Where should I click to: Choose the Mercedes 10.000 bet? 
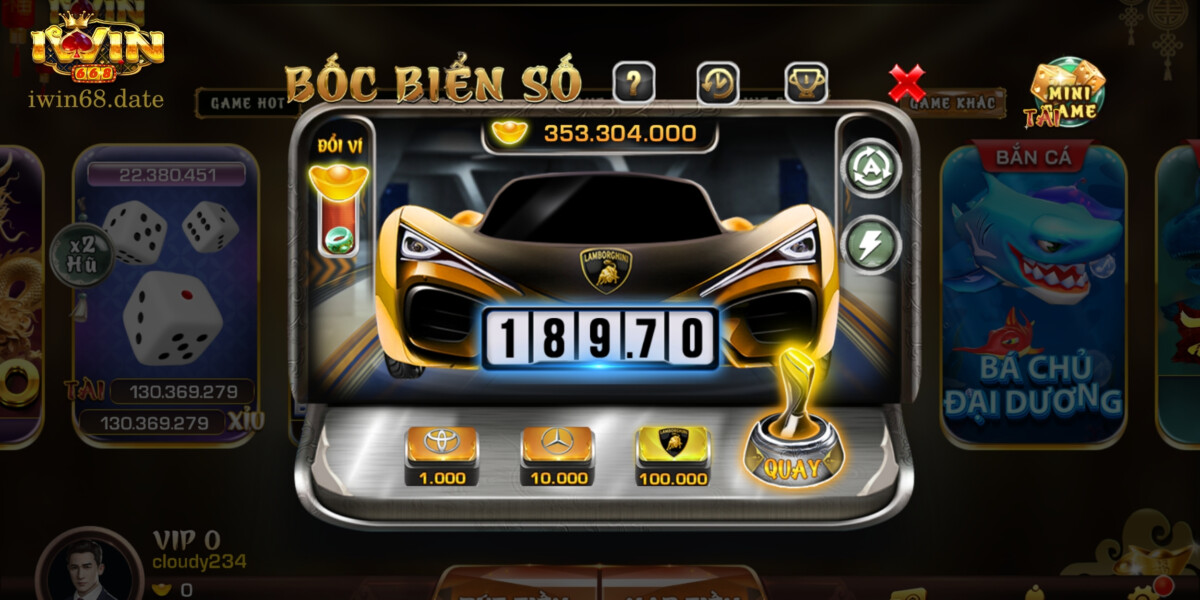[557, 453]
